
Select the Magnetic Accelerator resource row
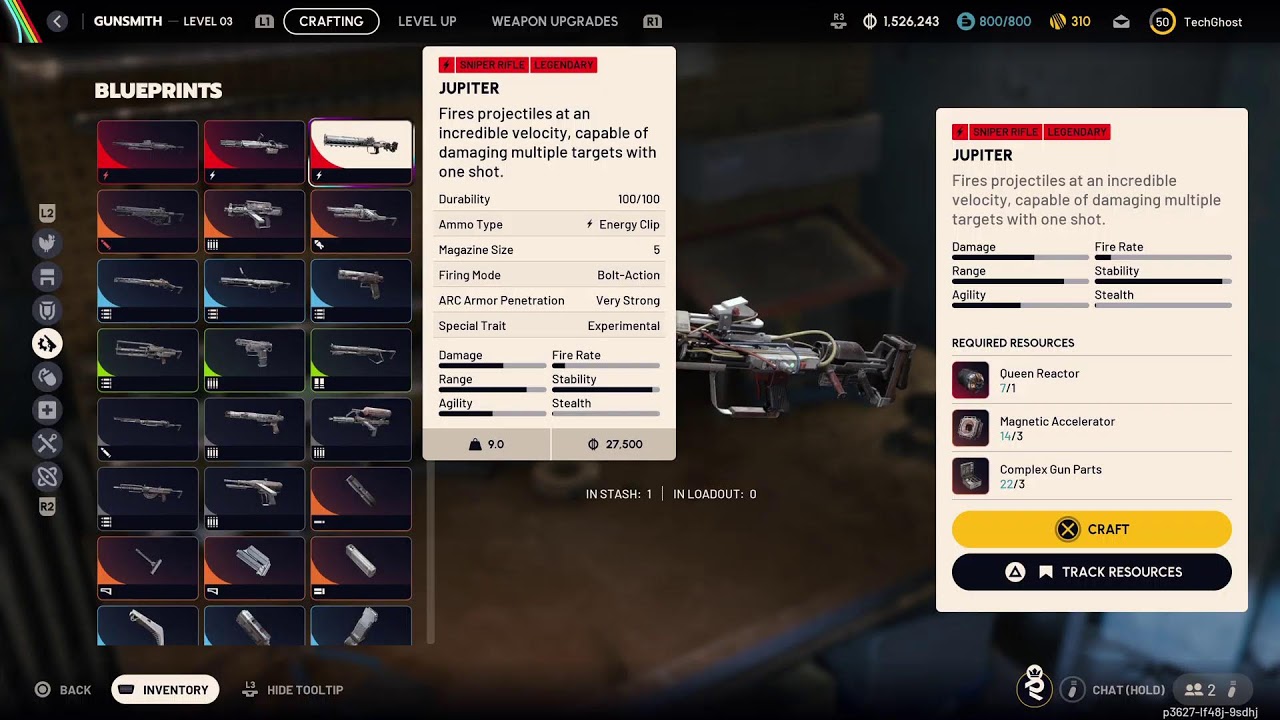pos(1091,428)
